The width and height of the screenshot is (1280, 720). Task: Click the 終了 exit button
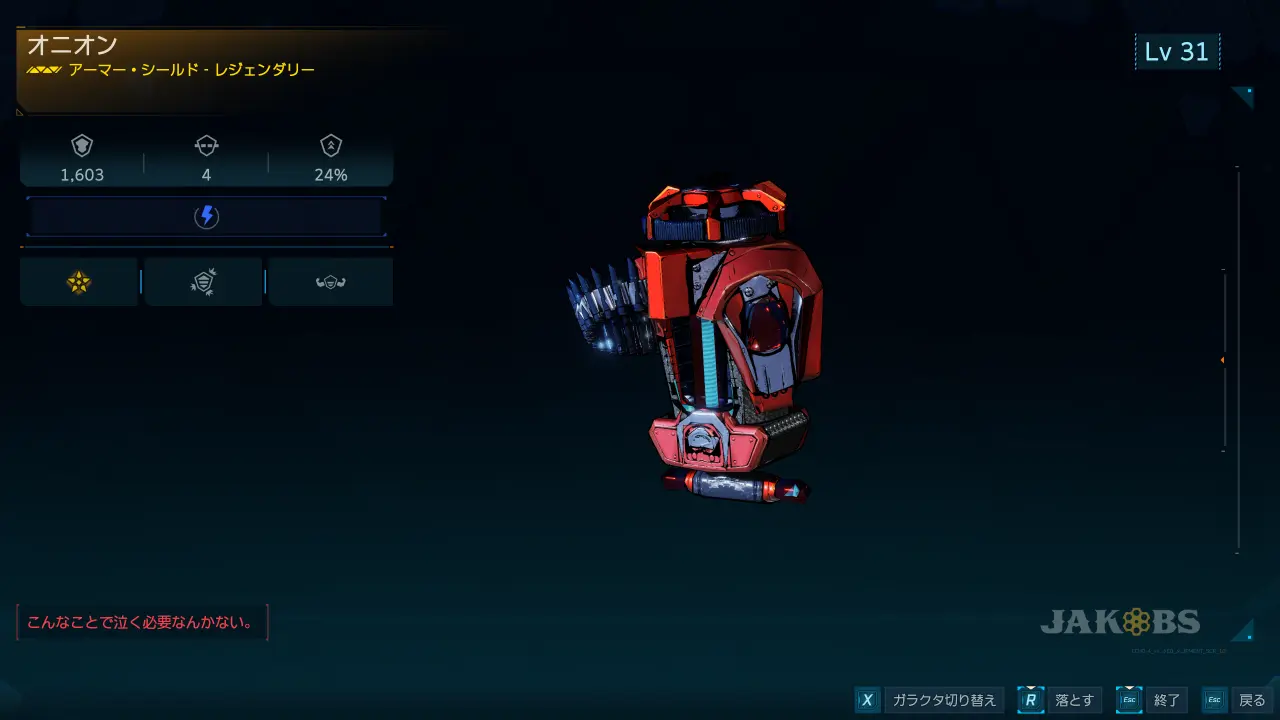[x=1154, y=700]
